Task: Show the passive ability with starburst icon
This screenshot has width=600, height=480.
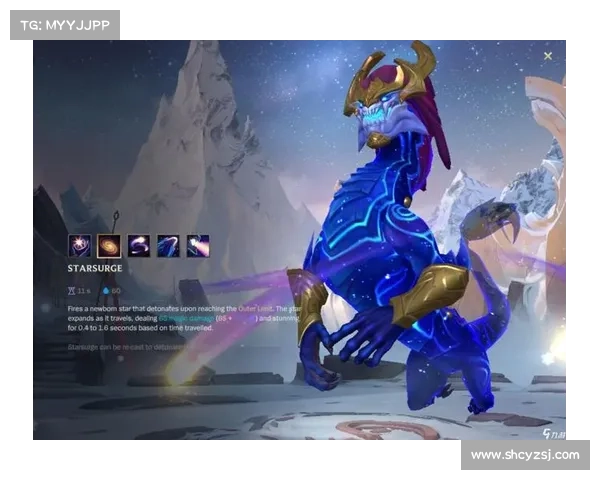Action: (x=79, y=245)
